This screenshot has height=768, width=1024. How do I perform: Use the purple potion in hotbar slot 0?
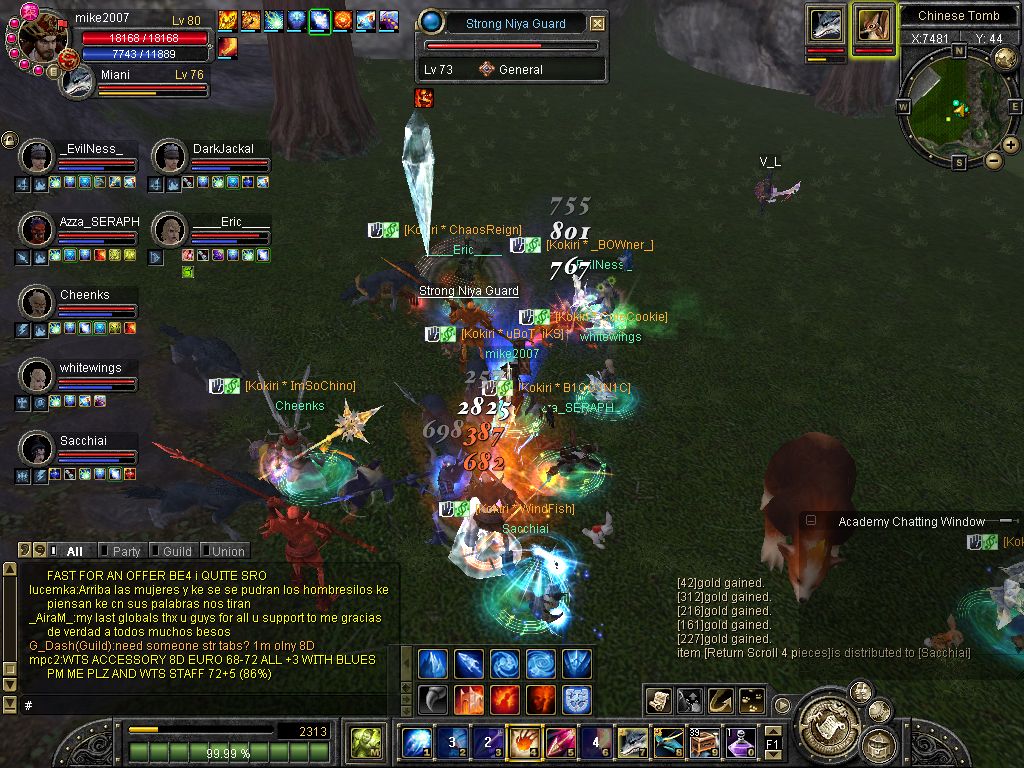[741, 742]
